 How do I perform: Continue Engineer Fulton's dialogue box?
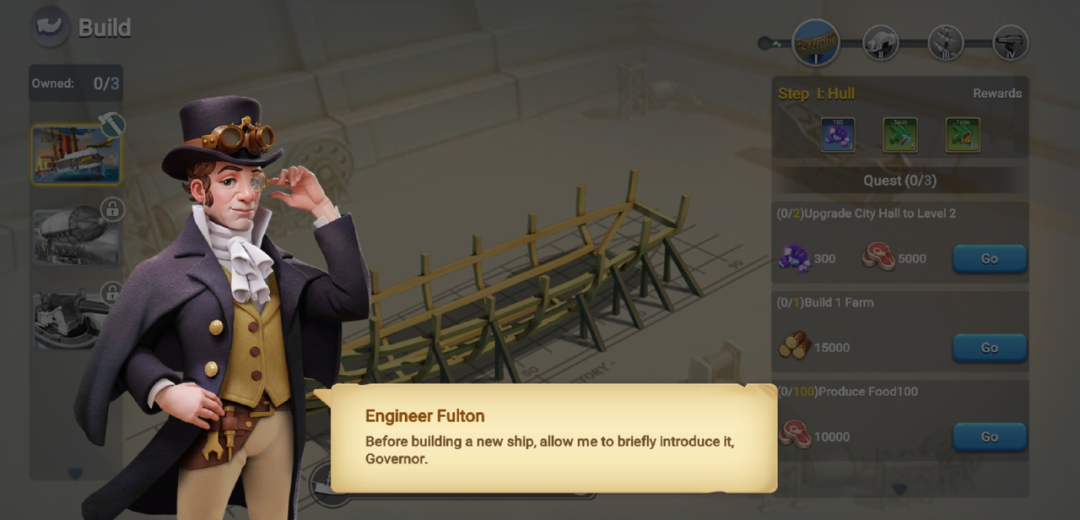pos(553,438)
